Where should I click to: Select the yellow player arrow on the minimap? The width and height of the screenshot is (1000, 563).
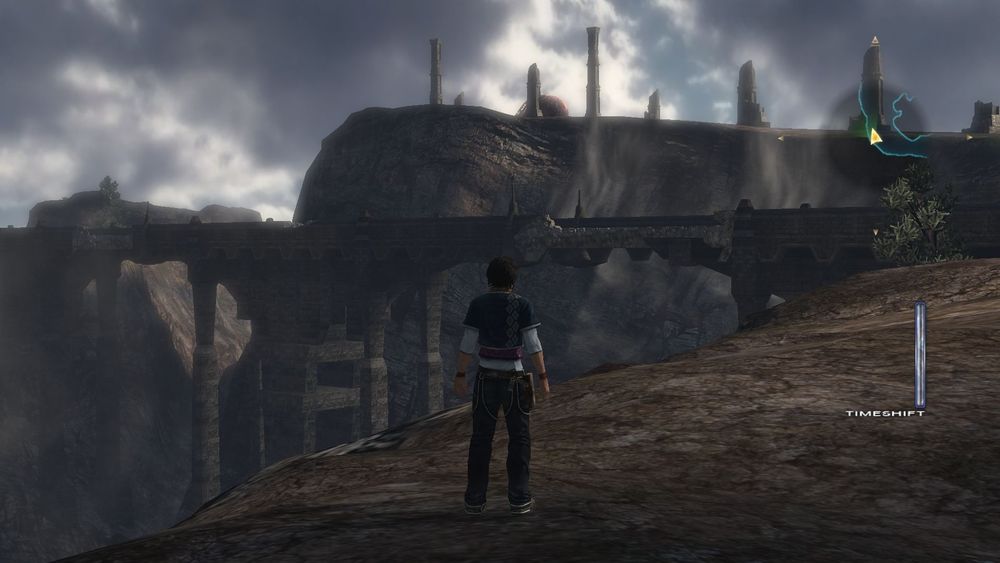(875, 136)
